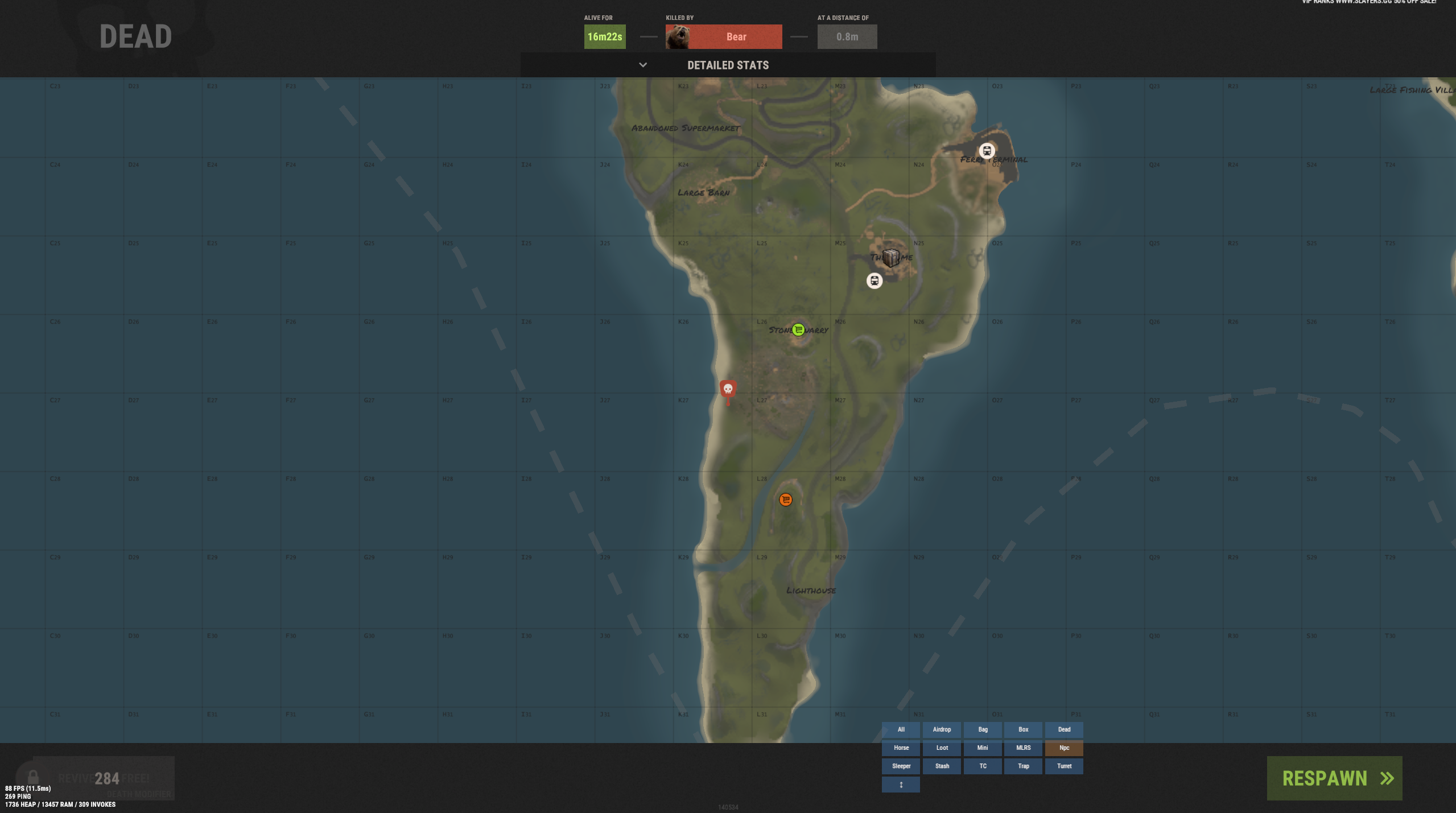
Task: Select the All filter button
Action: [901, 729]
